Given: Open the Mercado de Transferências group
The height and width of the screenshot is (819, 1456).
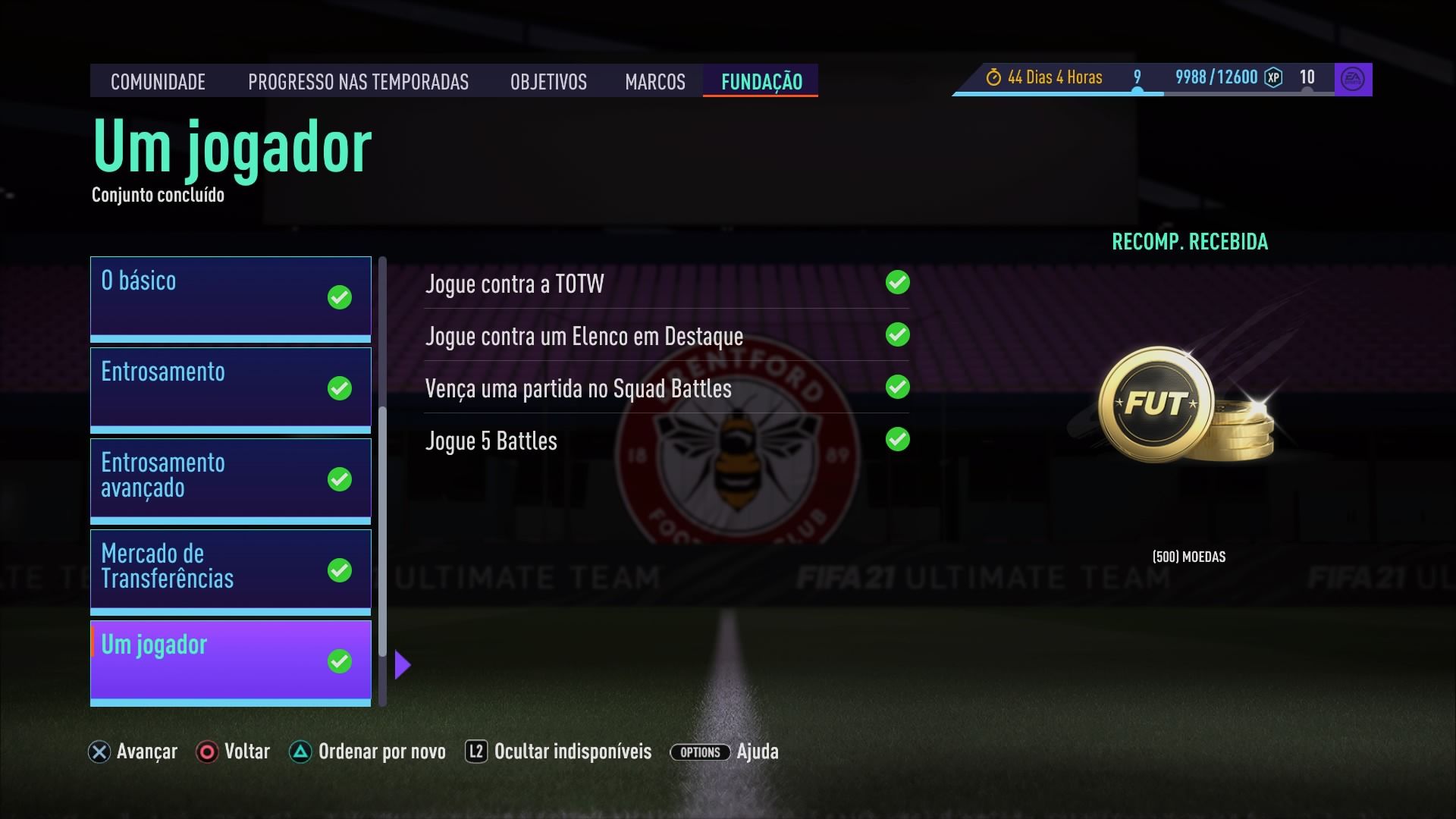Looking at the screenshot, I should click(x=230, y=569).
